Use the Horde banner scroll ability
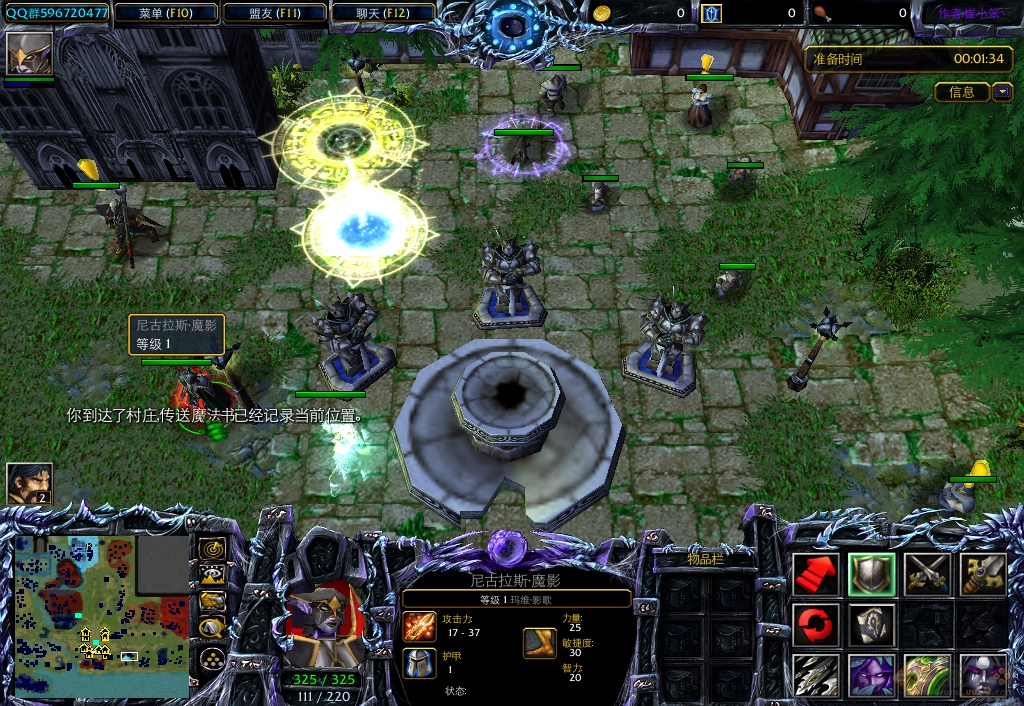1024x706 pixels. (x=871, y=625)
